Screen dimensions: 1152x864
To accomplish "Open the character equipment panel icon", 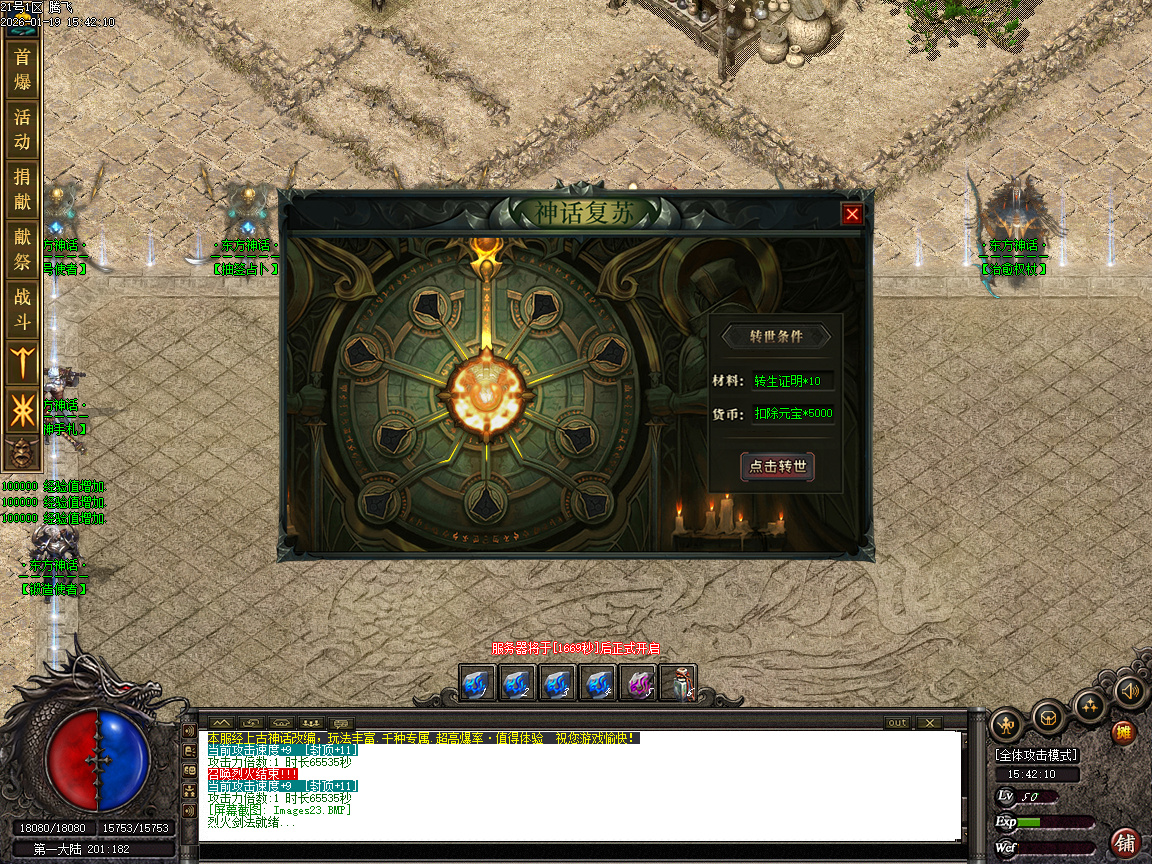I will [x=1006, y=725].
